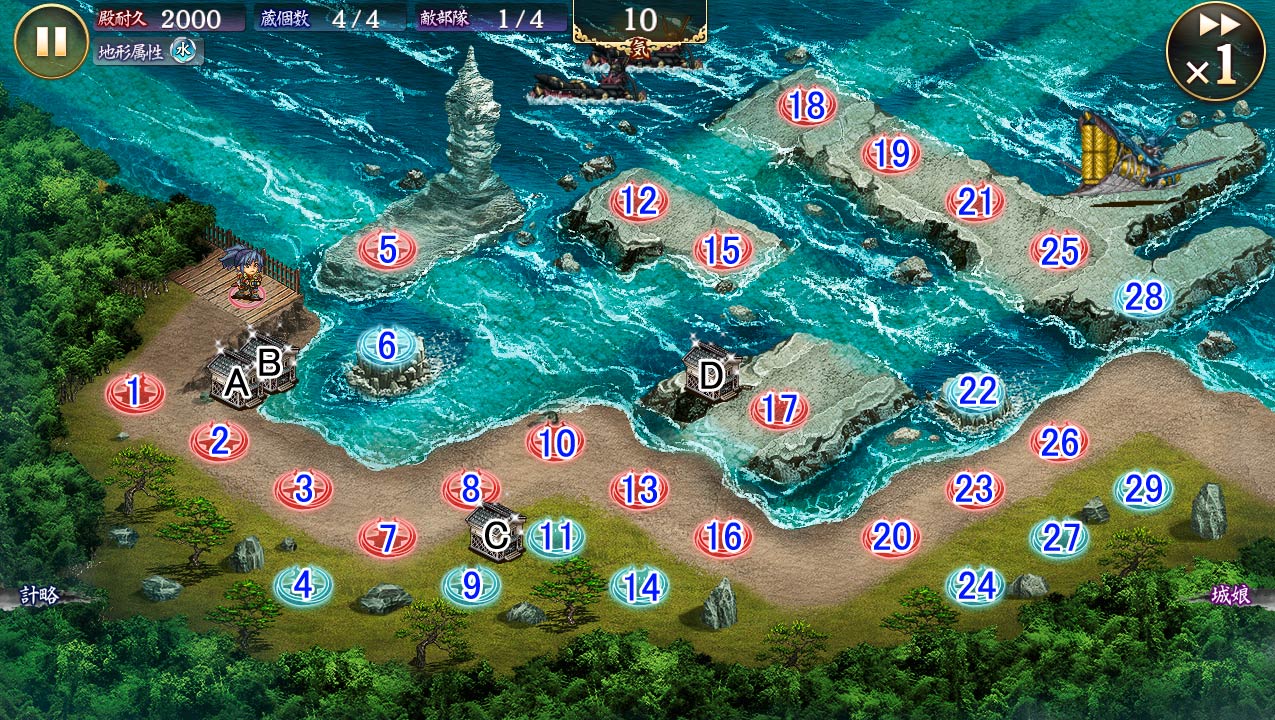Select blue deployment tile 4
Viewport: 1275px width, 720px height.
[x=303, y=584]
